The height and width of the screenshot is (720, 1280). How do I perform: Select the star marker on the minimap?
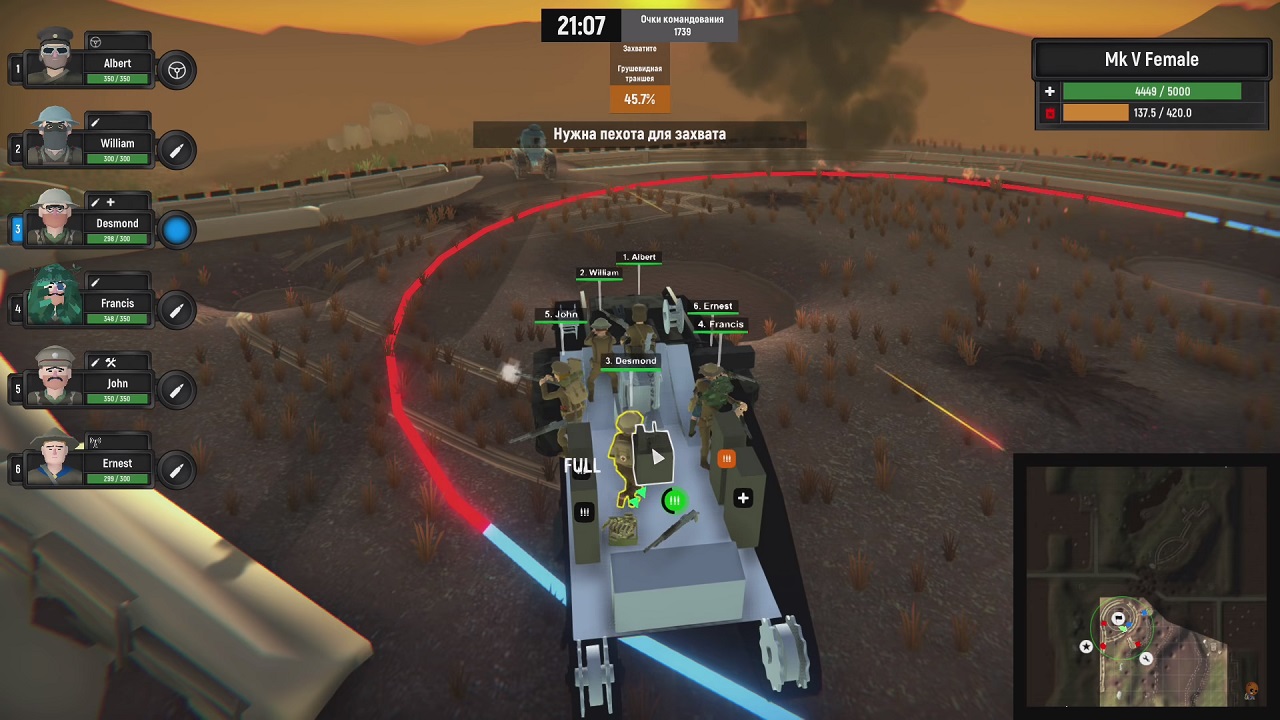[x=1086, y=647]
